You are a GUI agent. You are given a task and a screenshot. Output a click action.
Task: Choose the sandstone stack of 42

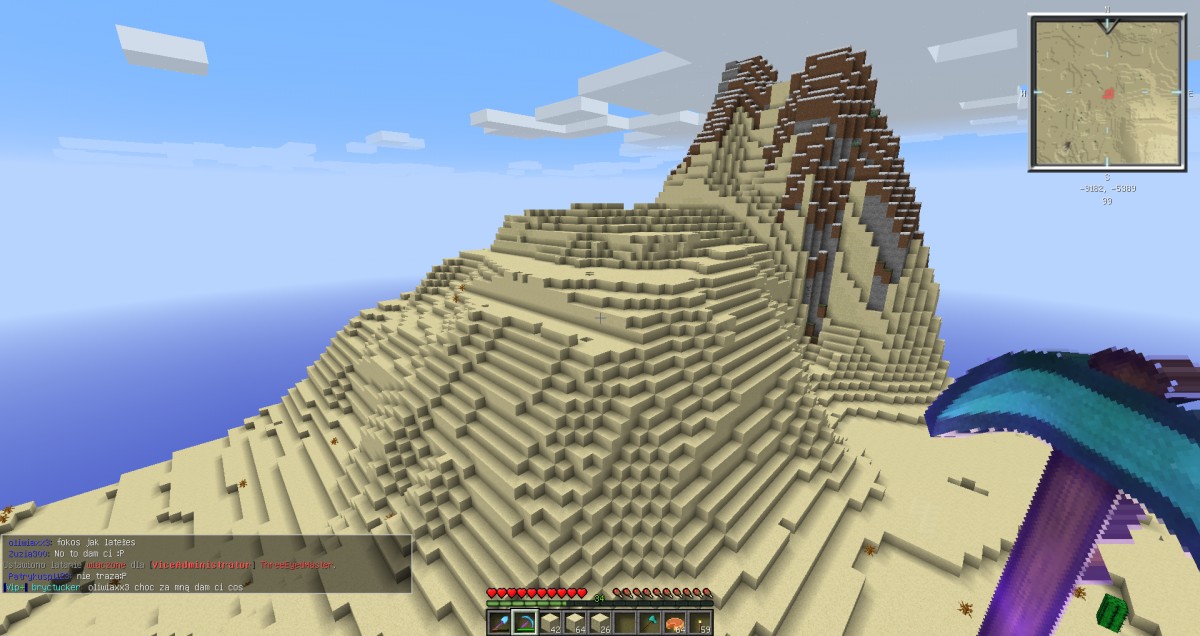click(x=550, y=623)
